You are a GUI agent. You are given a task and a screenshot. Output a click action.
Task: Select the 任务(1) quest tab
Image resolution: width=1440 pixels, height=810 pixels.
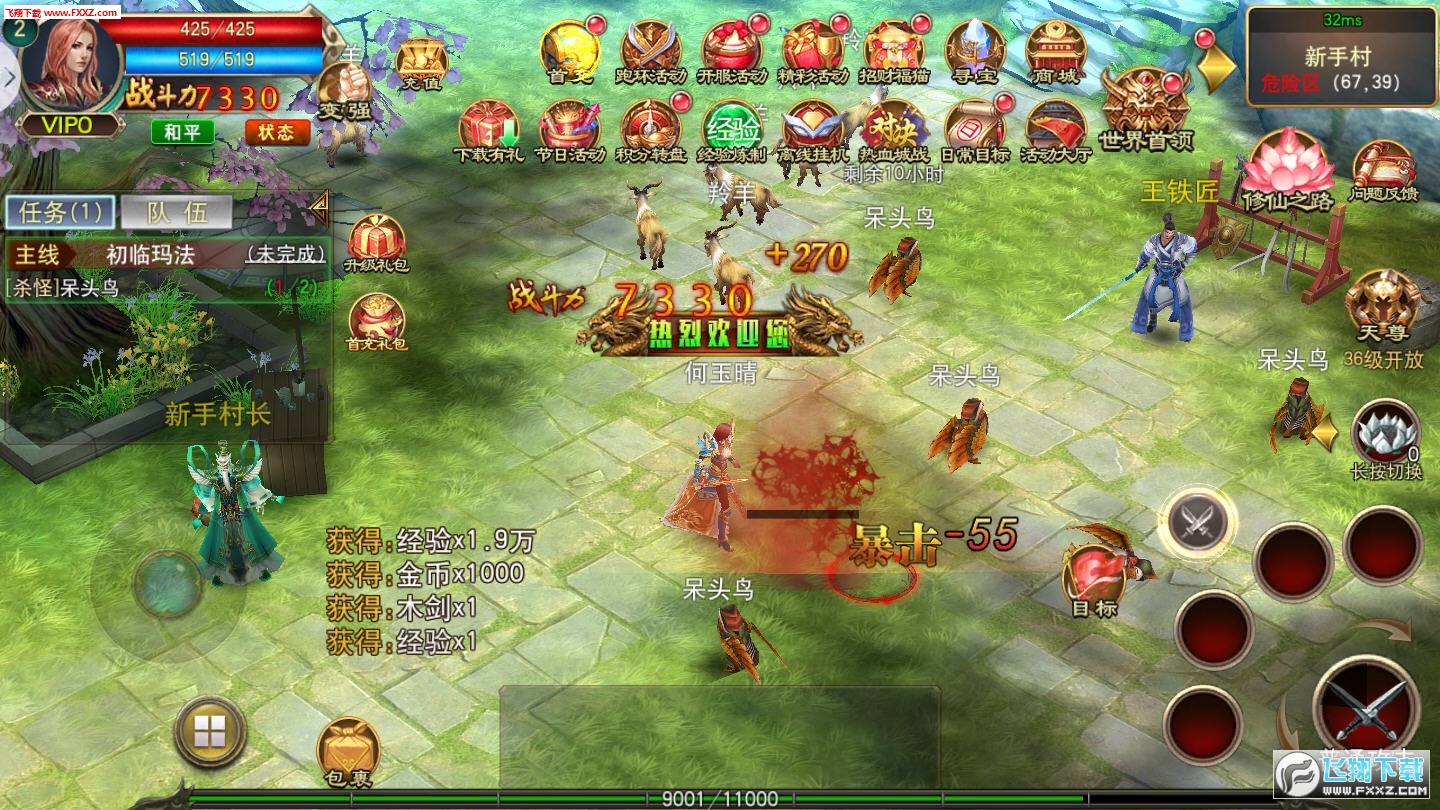point(60,212)
